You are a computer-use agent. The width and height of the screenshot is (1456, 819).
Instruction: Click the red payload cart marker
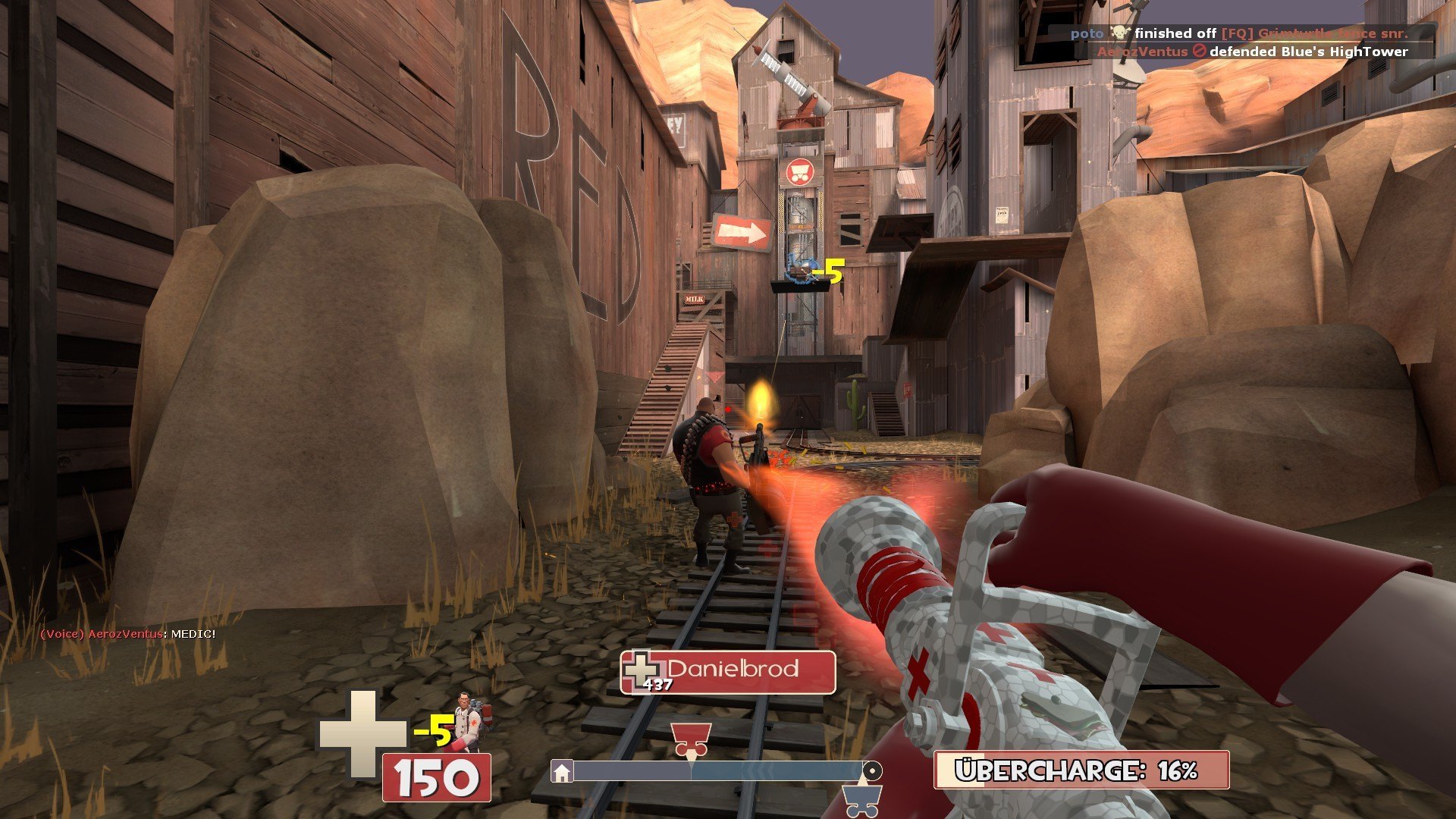[690, 738]
